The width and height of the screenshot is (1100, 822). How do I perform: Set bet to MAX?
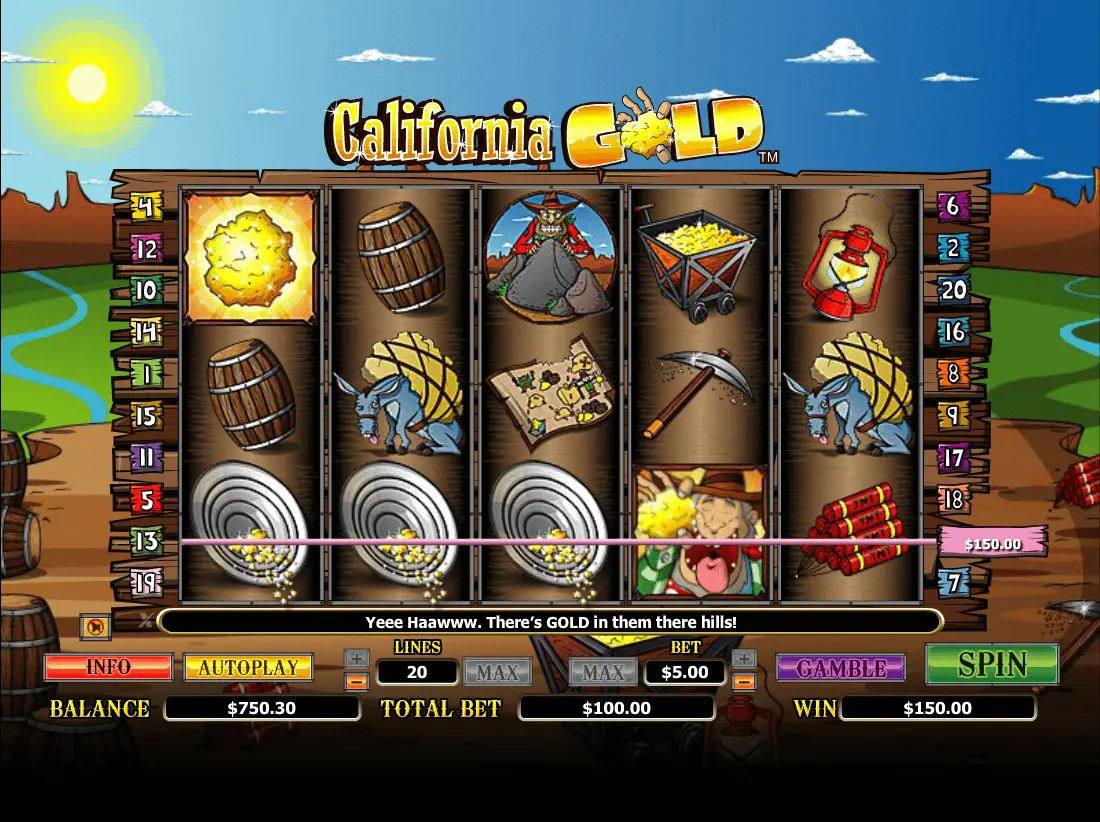click(x=603, y=672)
